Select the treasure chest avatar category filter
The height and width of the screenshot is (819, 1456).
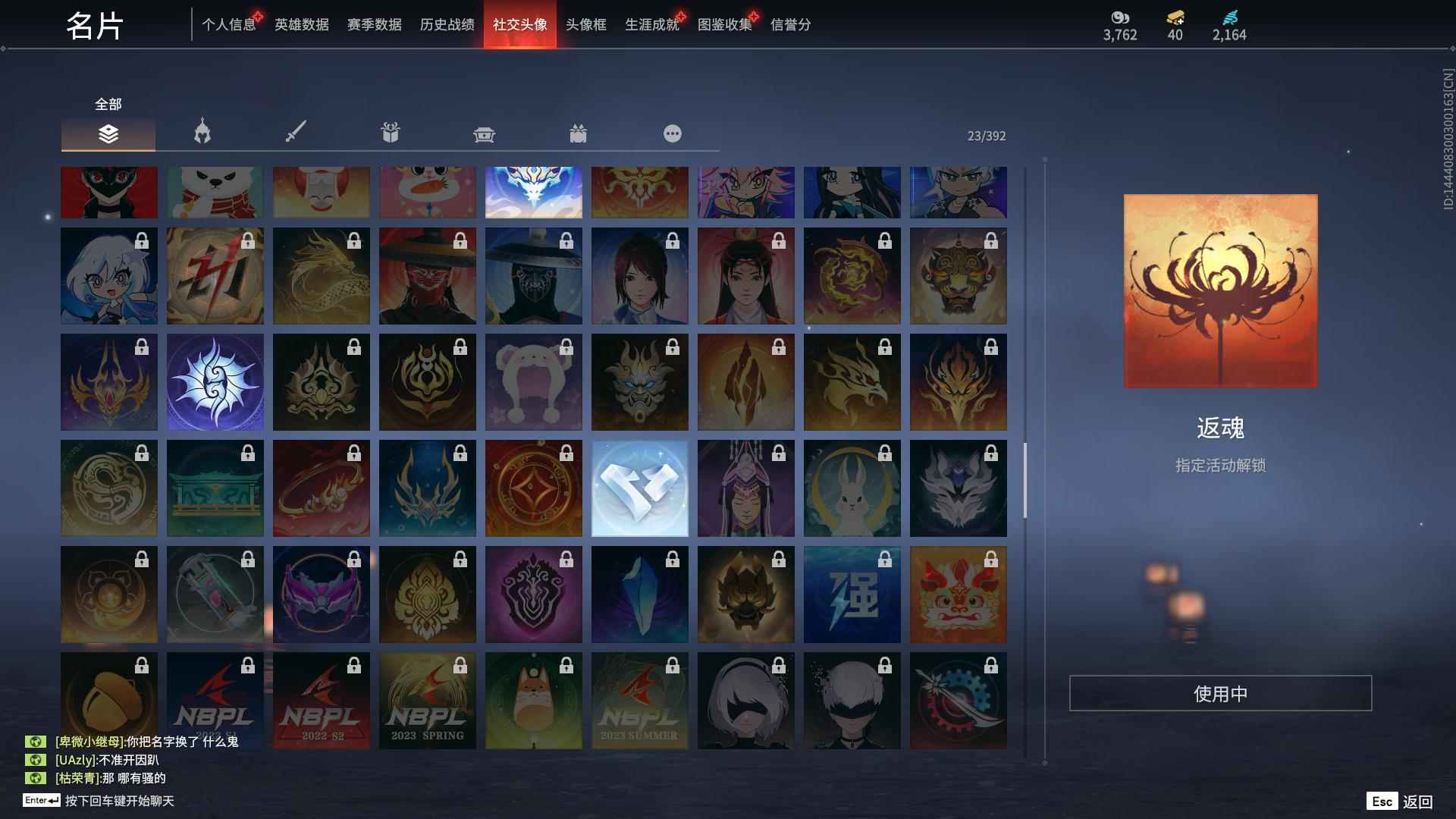485,133
